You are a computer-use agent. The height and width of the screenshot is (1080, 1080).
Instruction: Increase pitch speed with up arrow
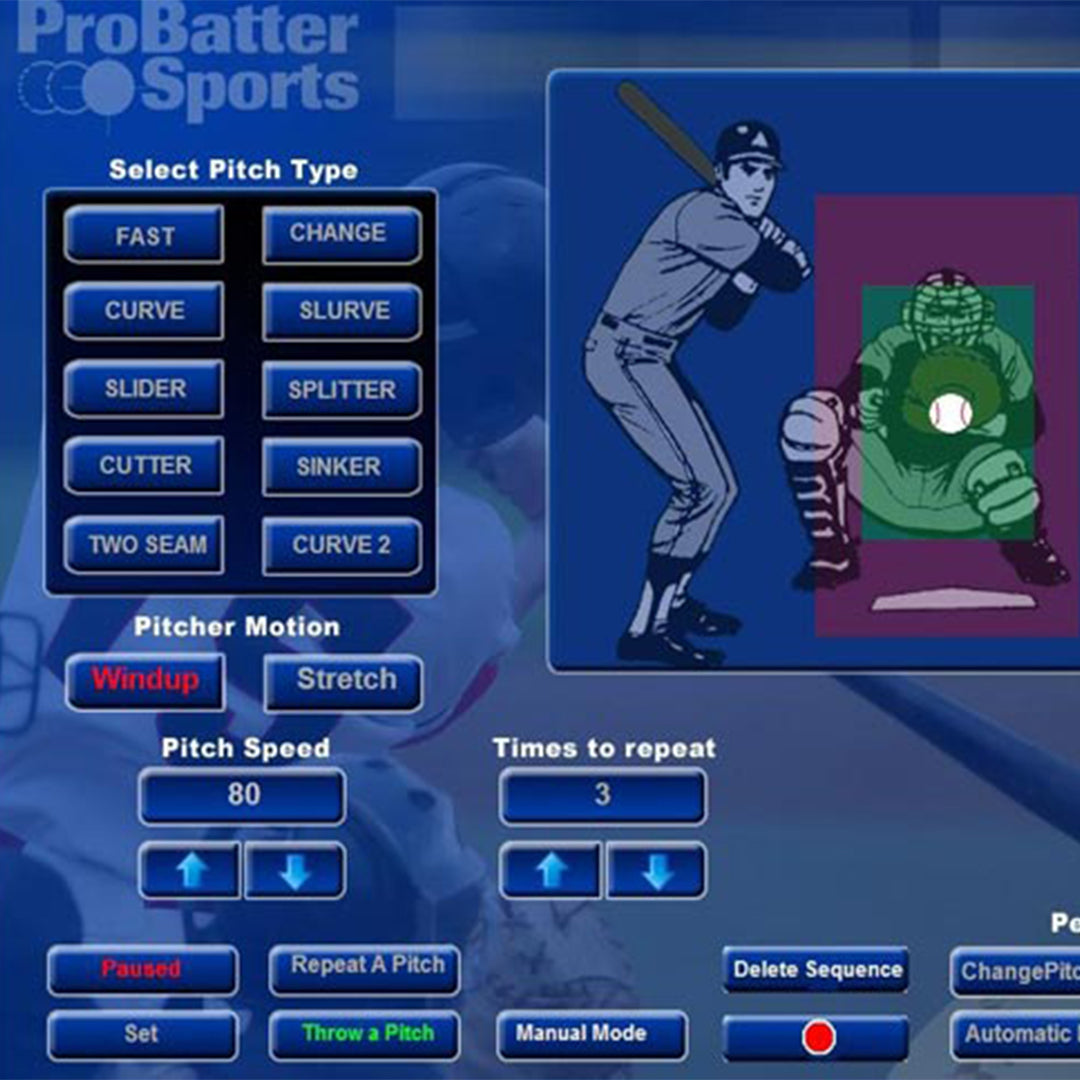[190, 871]
